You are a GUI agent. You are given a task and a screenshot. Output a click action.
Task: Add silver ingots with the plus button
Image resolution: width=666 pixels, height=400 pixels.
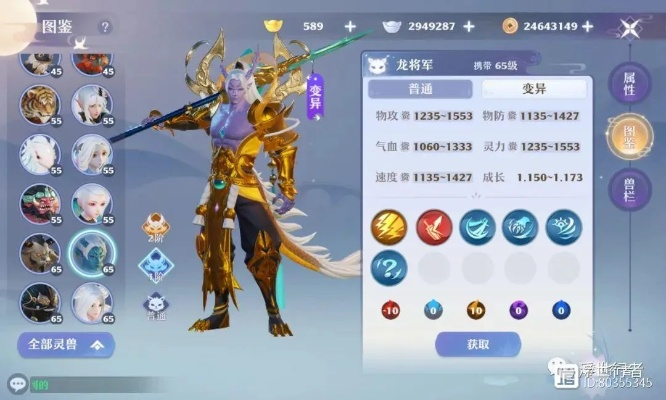(x=469, y=26)
